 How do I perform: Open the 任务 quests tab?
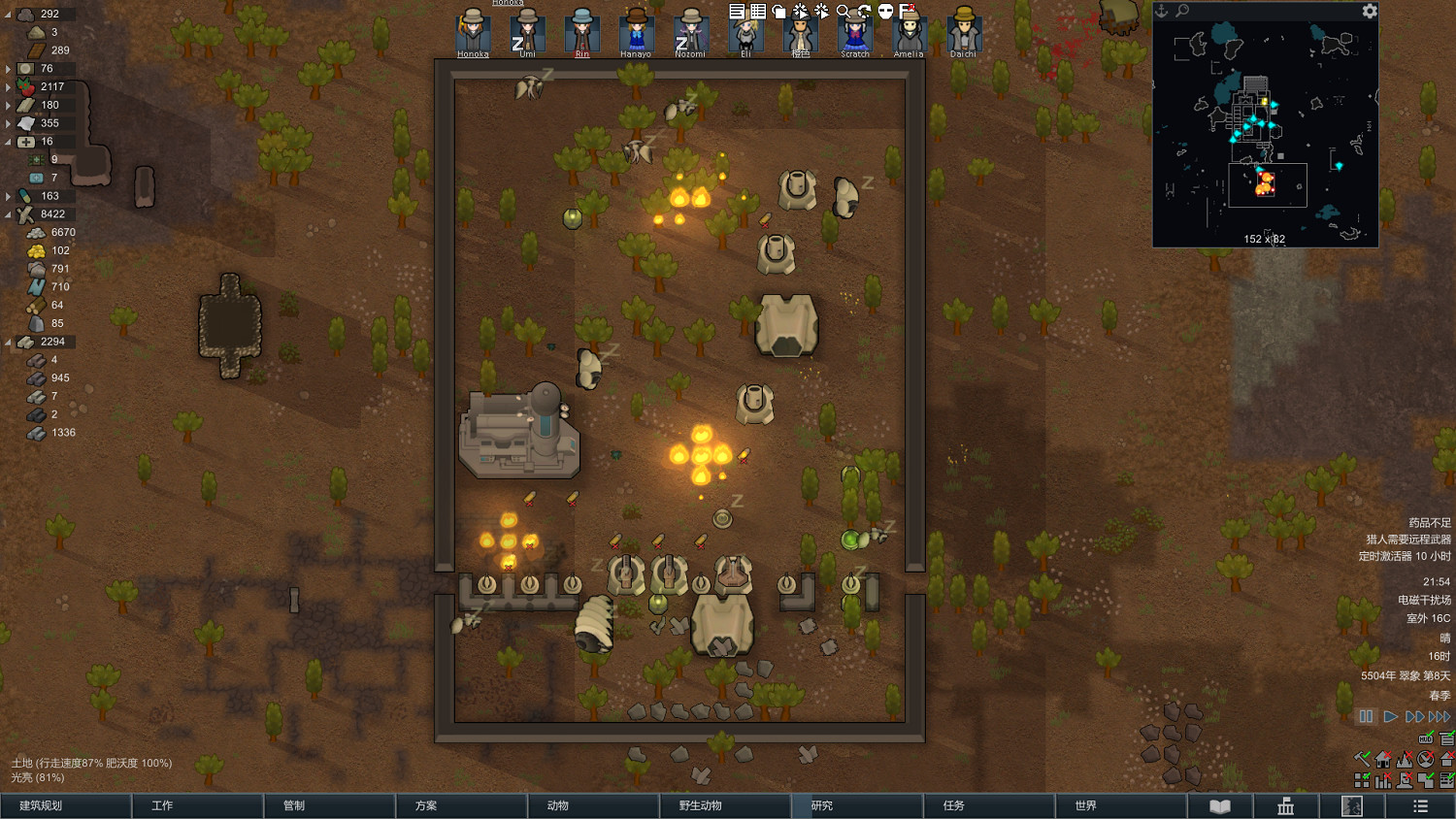tap(989, 805)
